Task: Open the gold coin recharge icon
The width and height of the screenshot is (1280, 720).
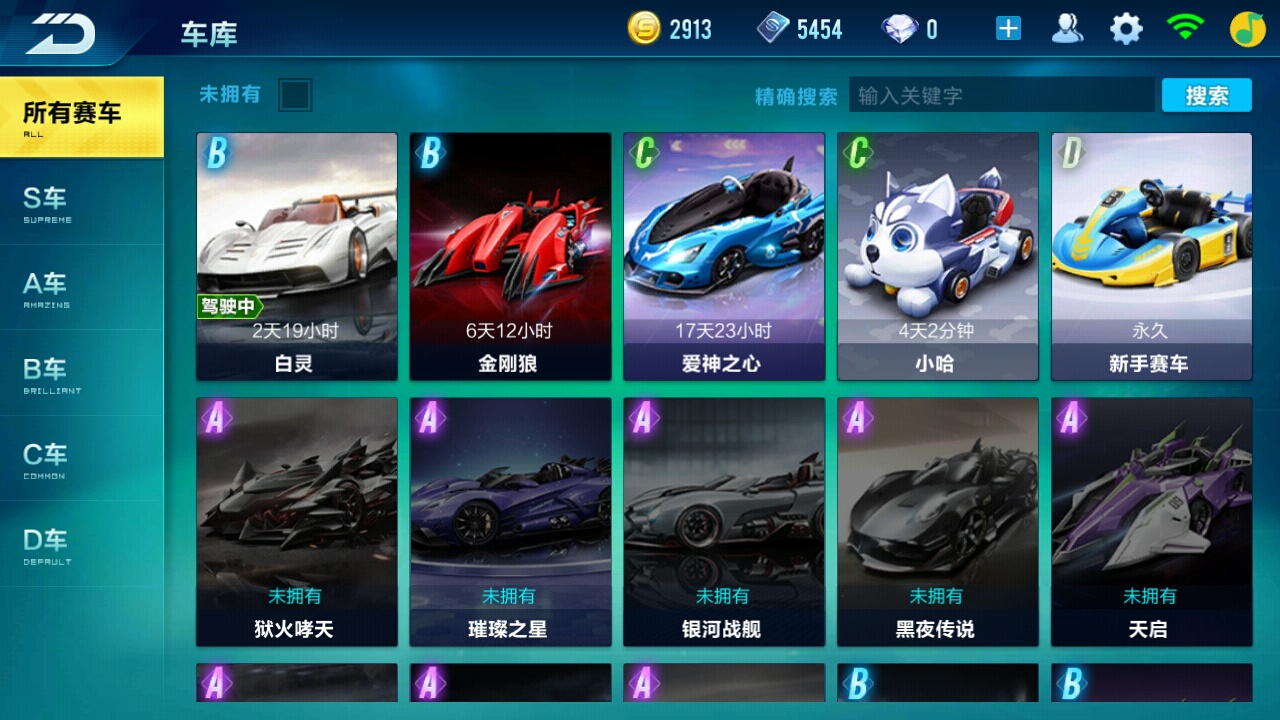Action: click(646, 27)
